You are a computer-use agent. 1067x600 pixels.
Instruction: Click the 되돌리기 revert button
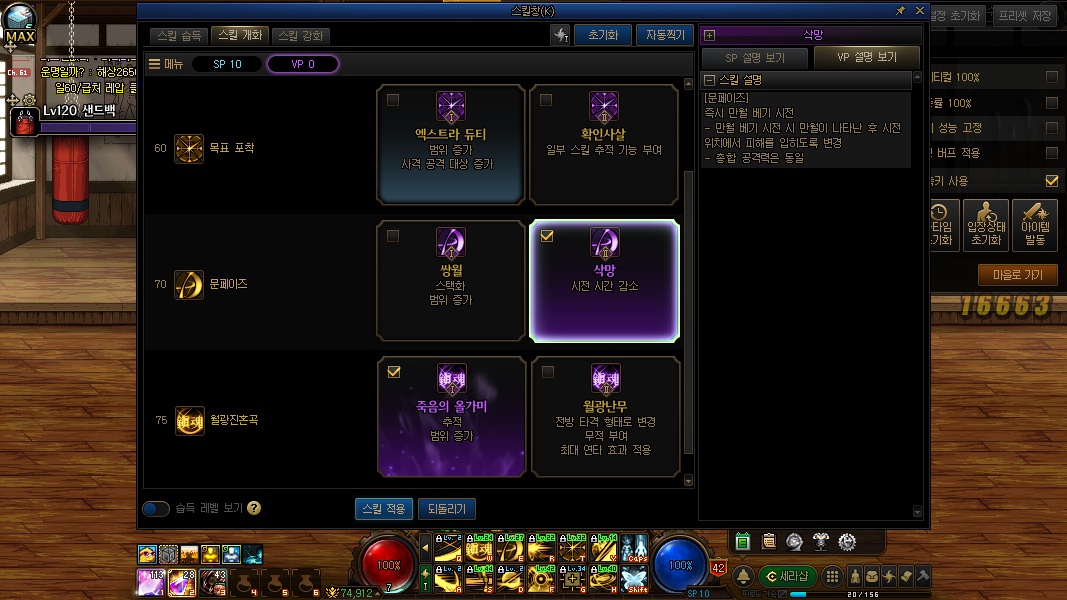[446, 509]
